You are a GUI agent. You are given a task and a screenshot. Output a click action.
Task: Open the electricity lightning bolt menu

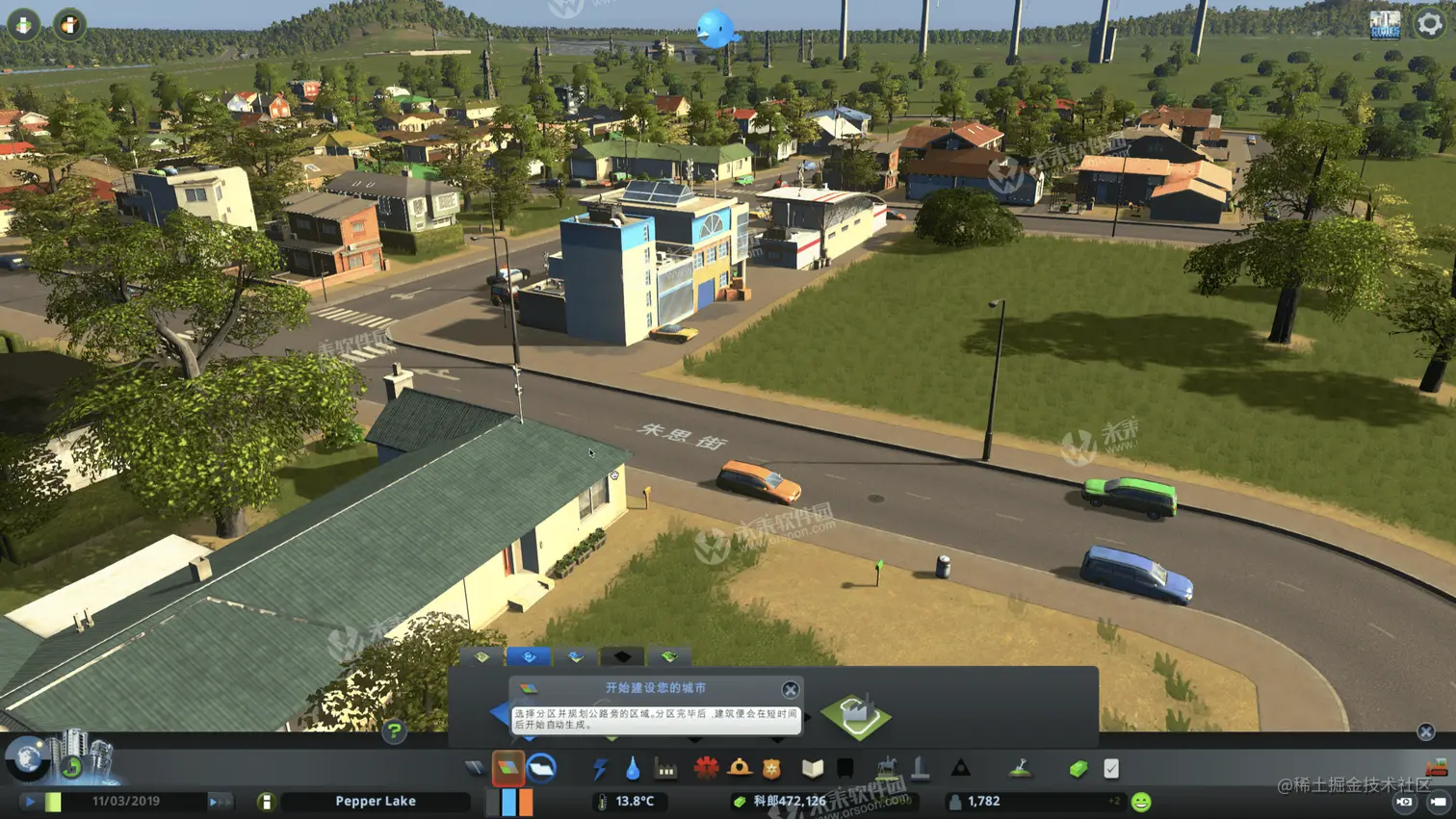(x=600, y=768)
